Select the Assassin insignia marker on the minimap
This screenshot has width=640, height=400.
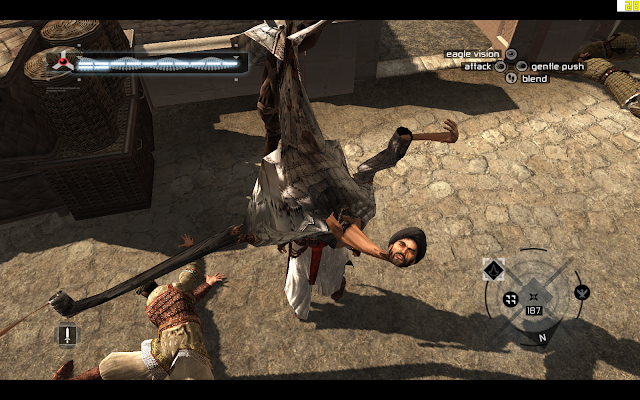point(493,270)
